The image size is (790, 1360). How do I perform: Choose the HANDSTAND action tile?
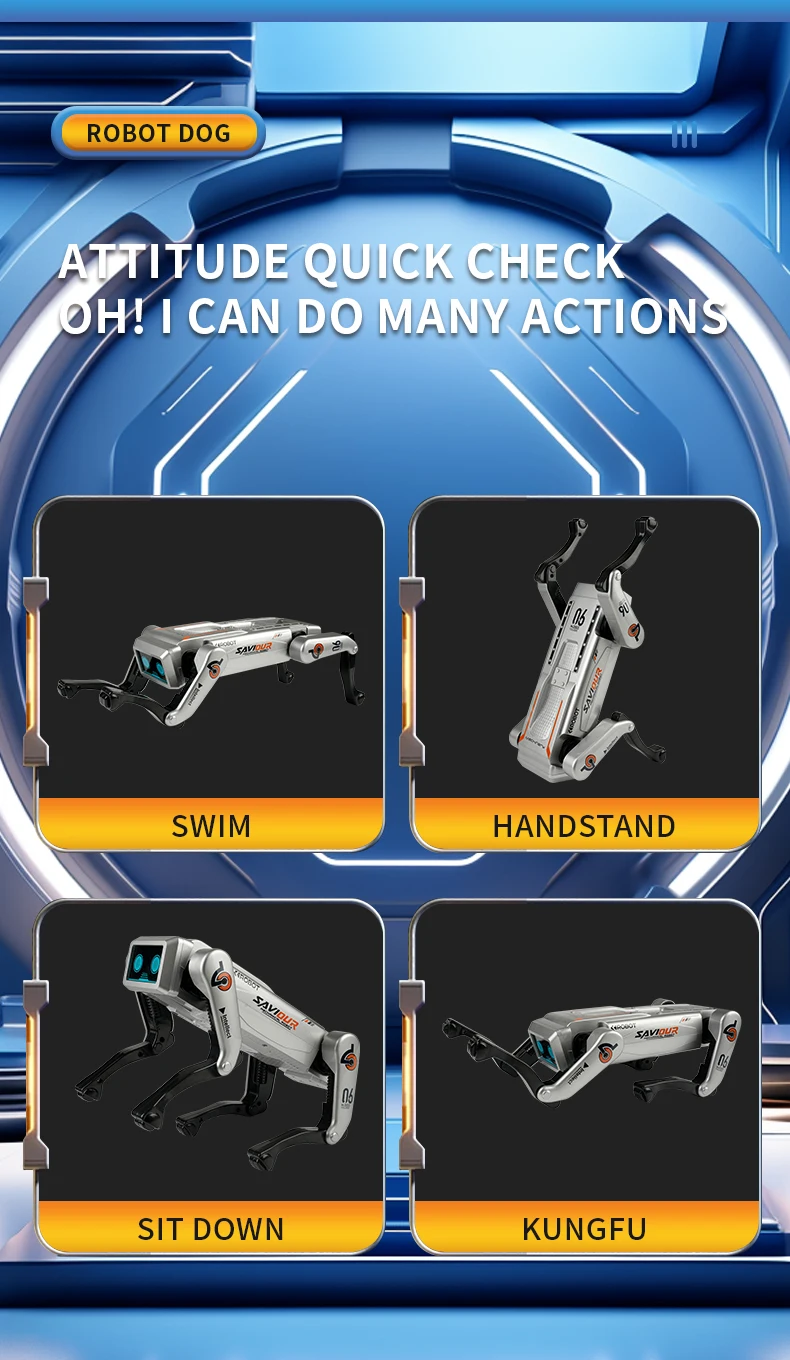(585, 673)
